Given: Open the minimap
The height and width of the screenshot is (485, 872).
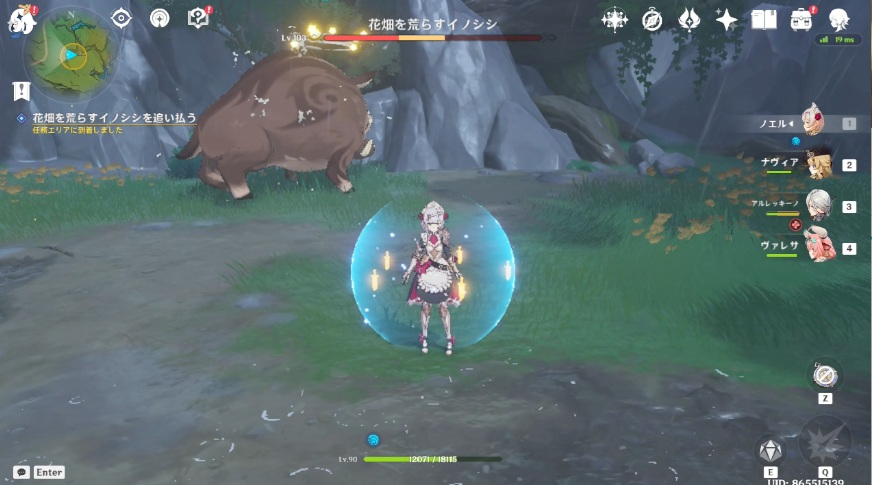Looking at the screenshot, I should 70,53.
